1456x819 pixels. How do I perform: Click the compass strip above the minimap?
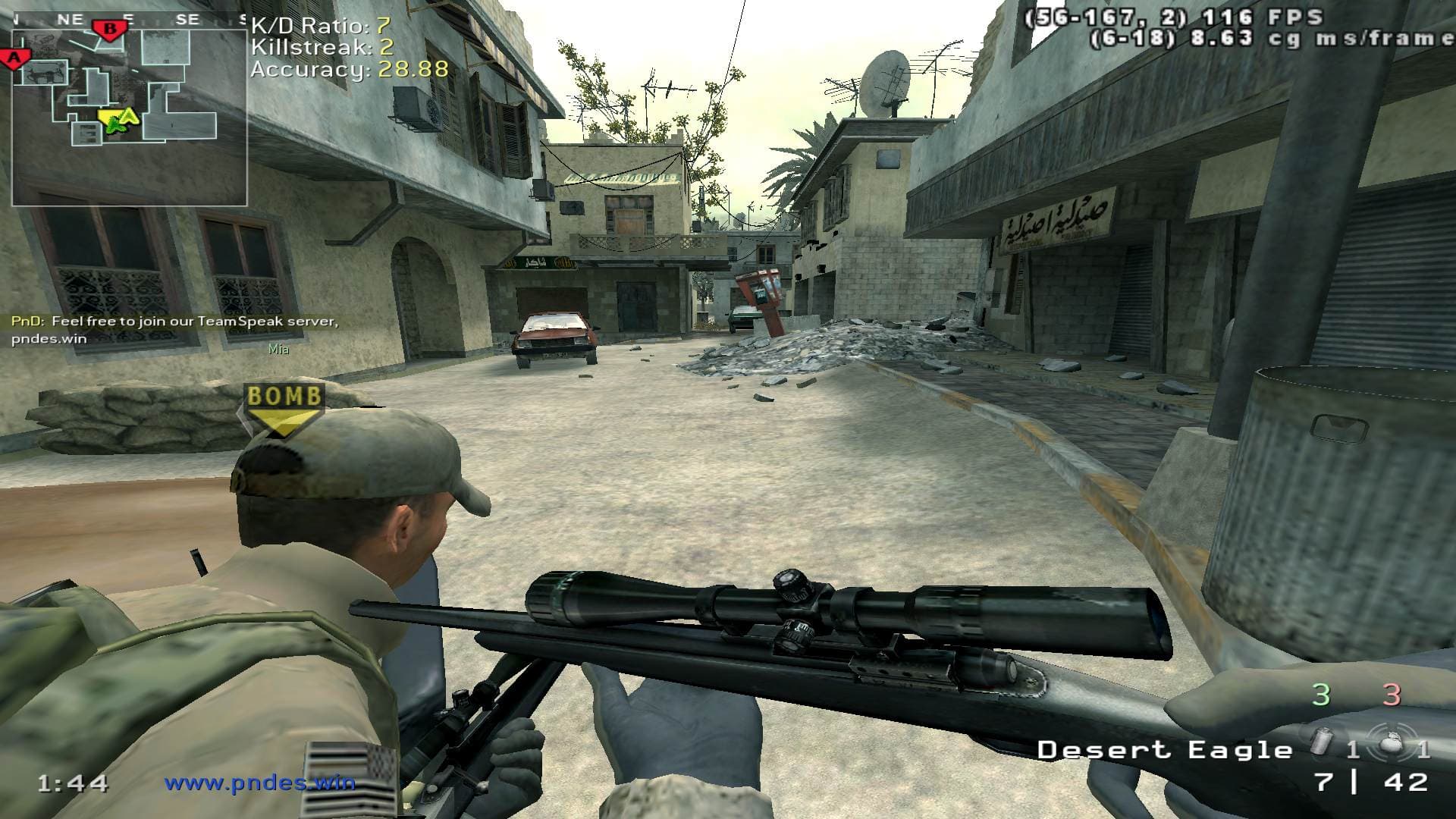click(x=129, y=20)
